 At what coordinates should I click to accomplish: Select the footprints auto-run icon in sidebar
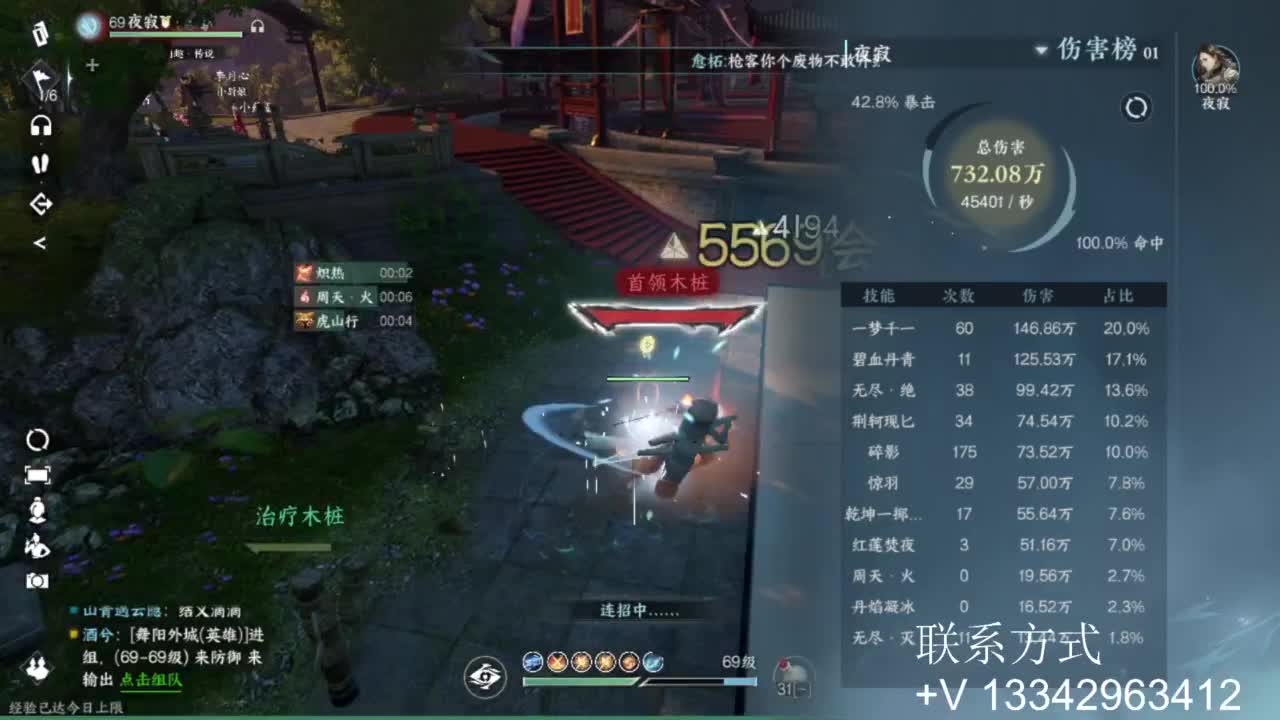(40, 163)
